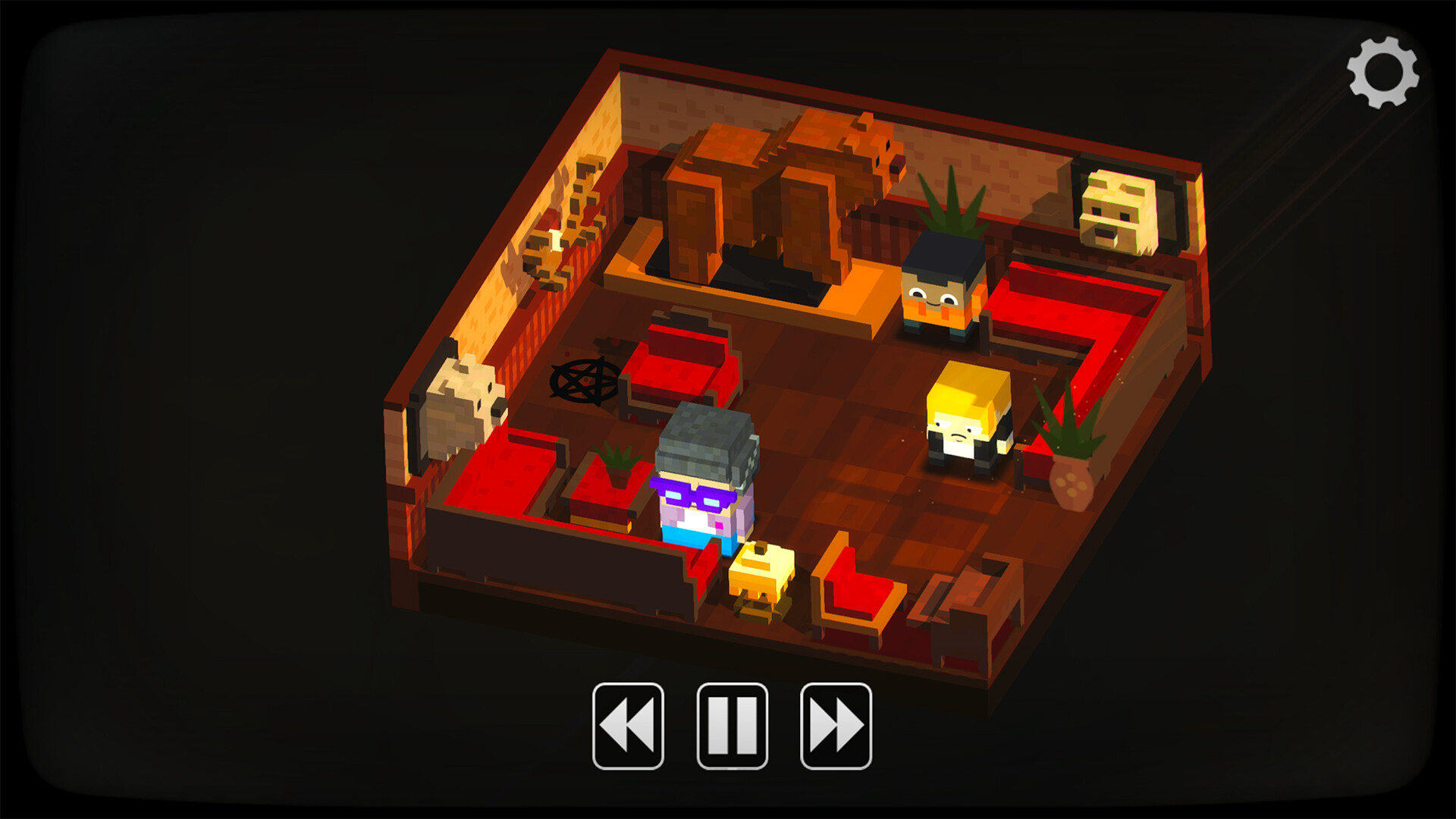
Task: Click the spiky green plant near the orange victim
Action: click(x=952, y=212)
